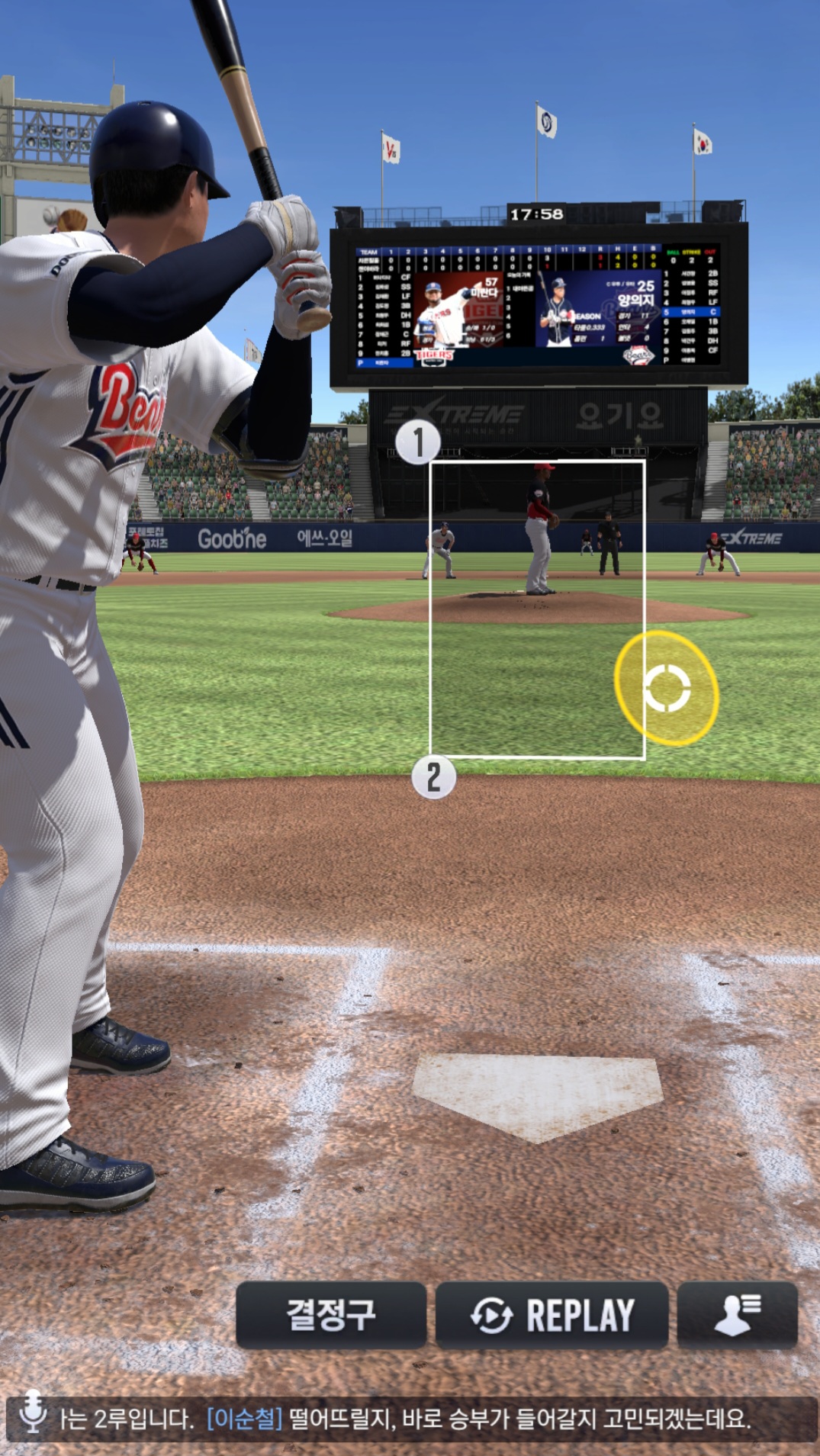Open the player lineup list icon
Screen dimensions: 820x1456
click(737, 1315)
